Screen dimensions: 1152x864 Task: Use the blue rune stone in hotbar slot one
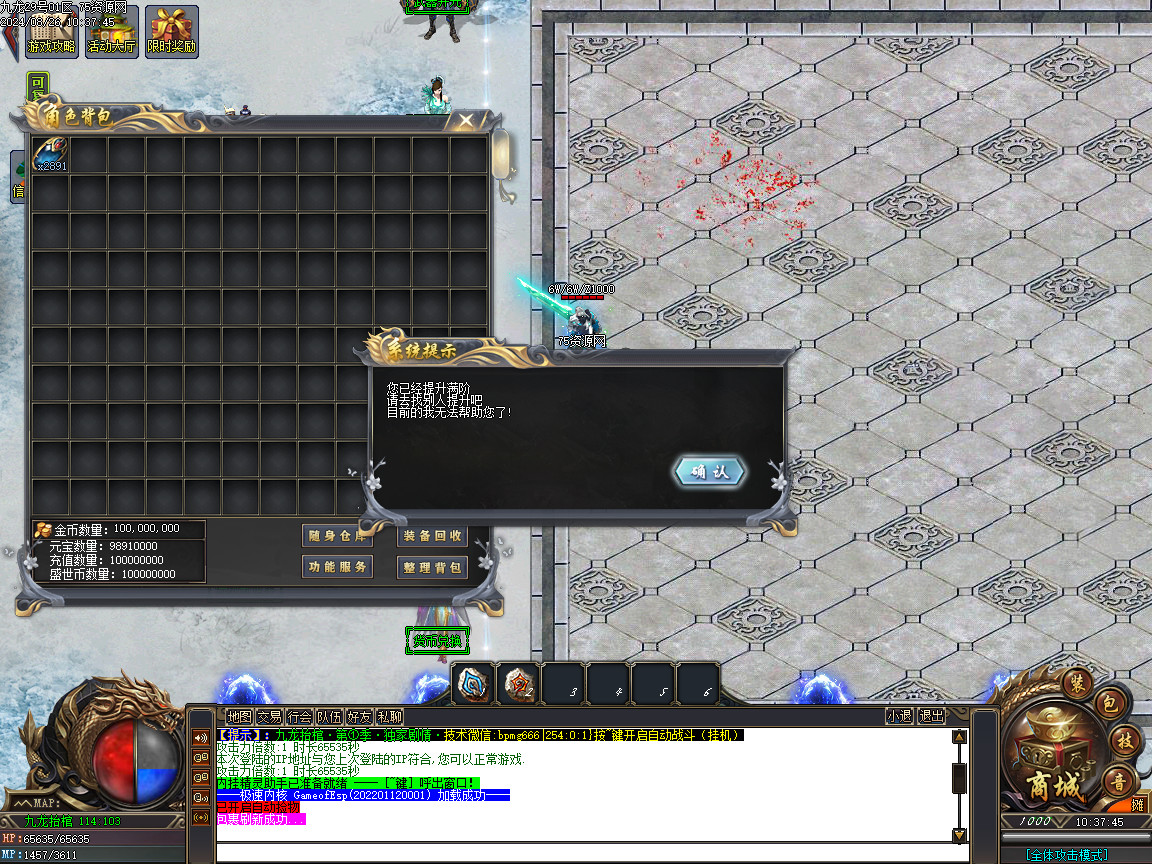coord(472,684)
